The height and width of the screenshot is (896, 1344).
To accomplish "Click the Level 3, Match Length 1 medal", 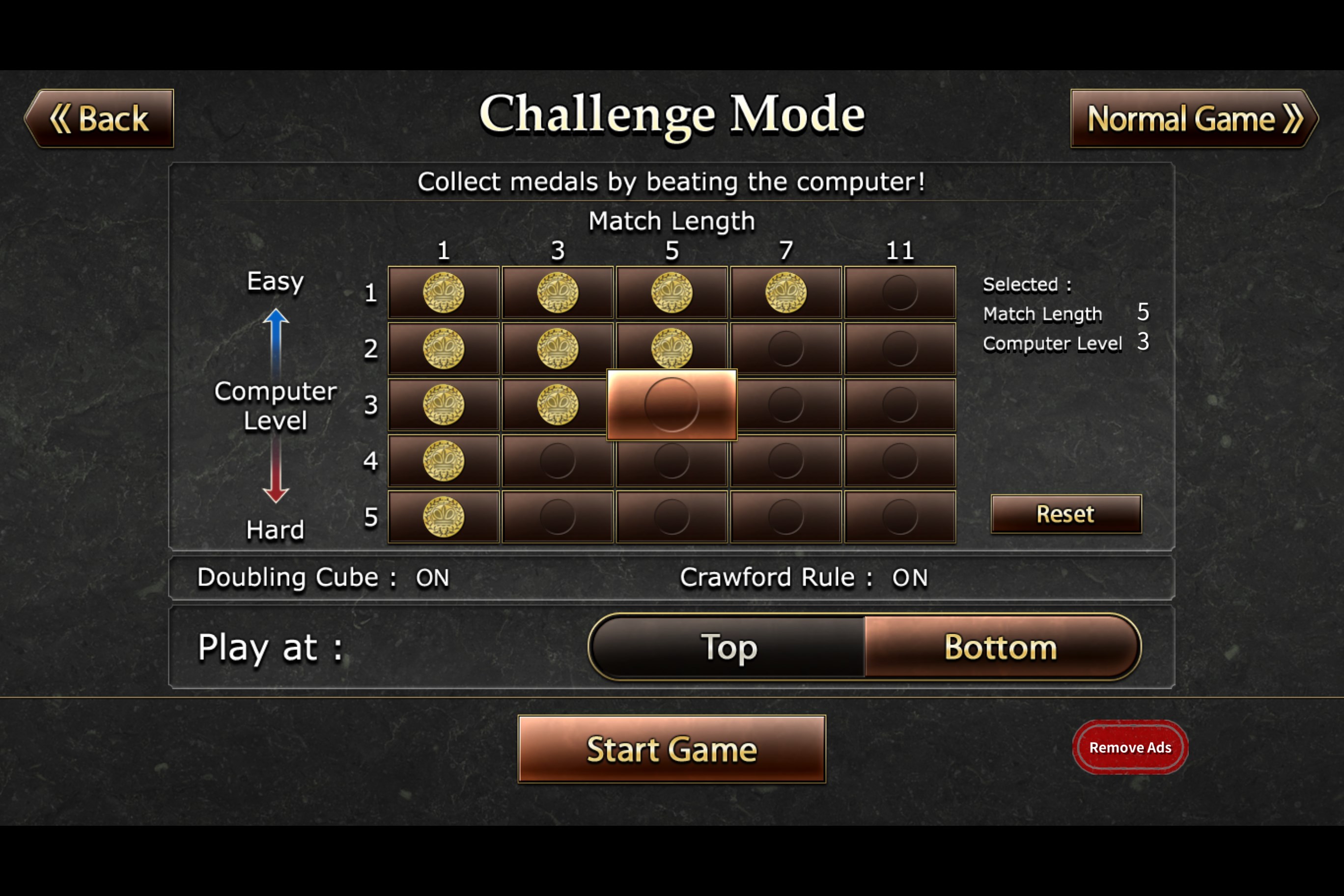I will pos(443,405).
